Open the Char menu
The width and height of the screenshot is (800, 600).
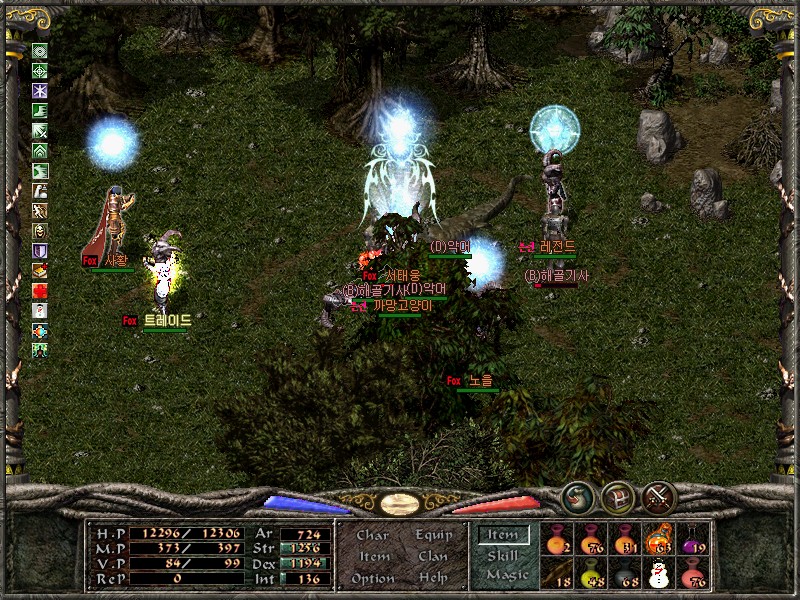point(372,535)
